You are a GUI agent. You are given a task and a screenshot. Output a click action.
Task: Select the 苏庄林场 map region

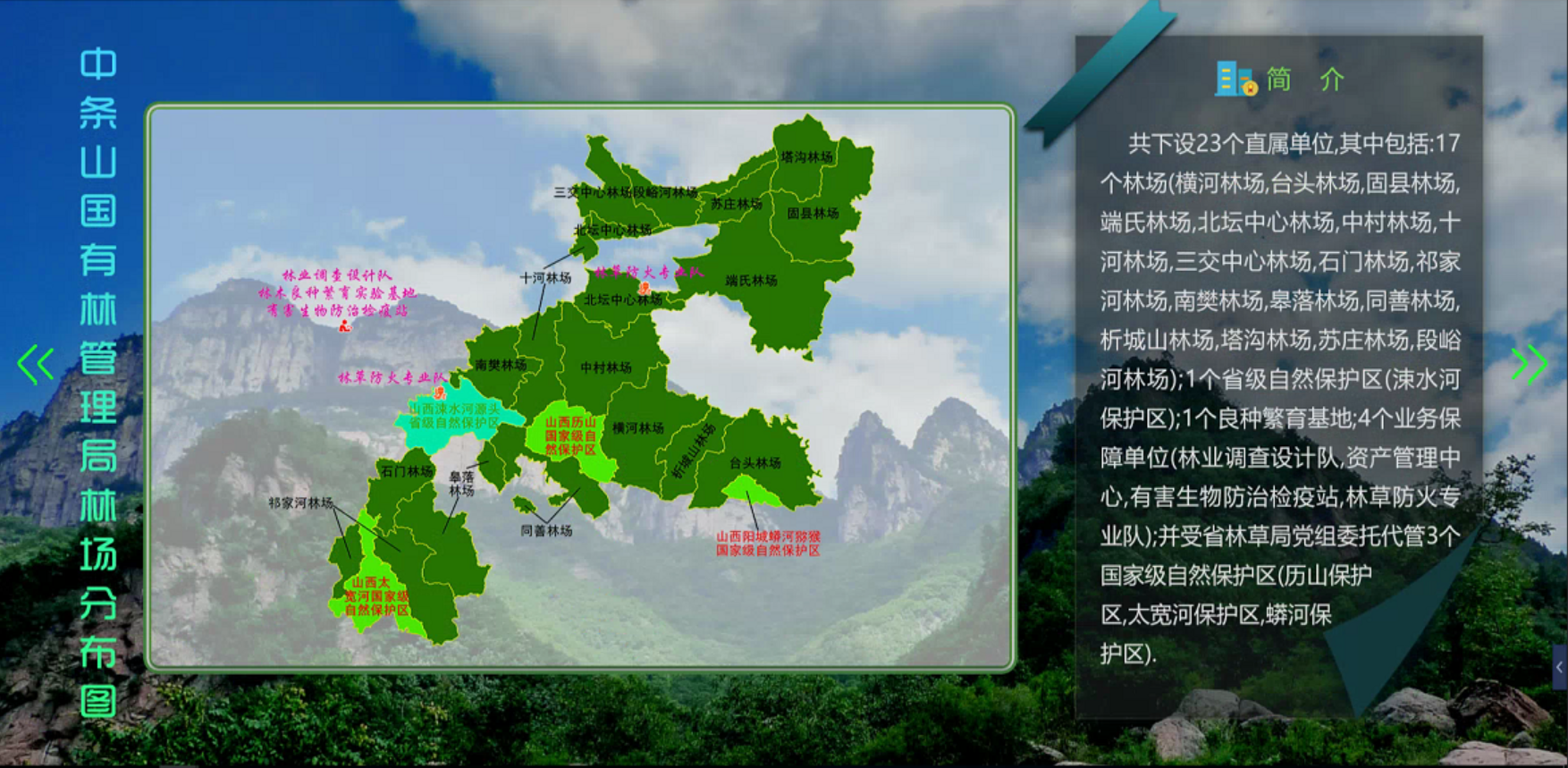click(736, 204)
